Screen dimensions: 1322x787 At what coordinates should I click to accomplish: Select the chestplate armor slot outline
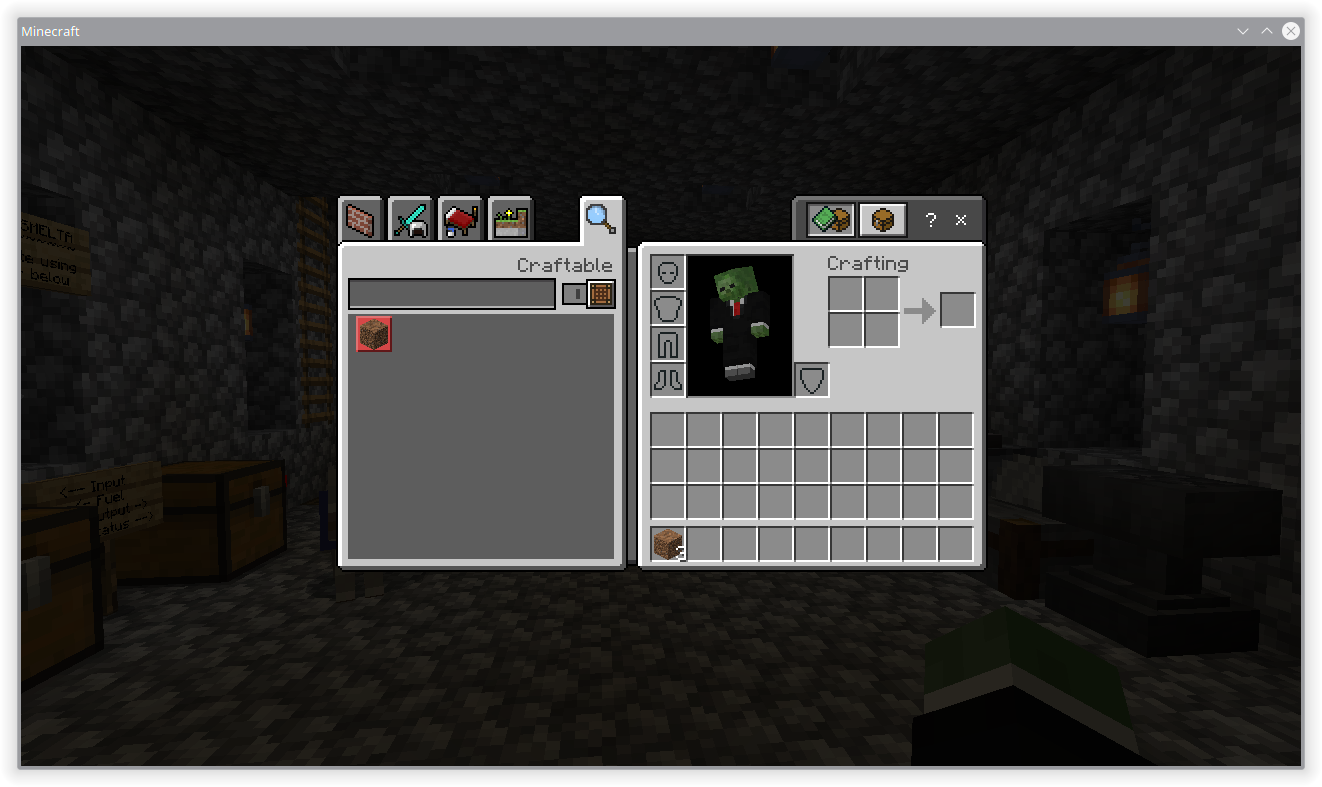[x=668, y=307]
